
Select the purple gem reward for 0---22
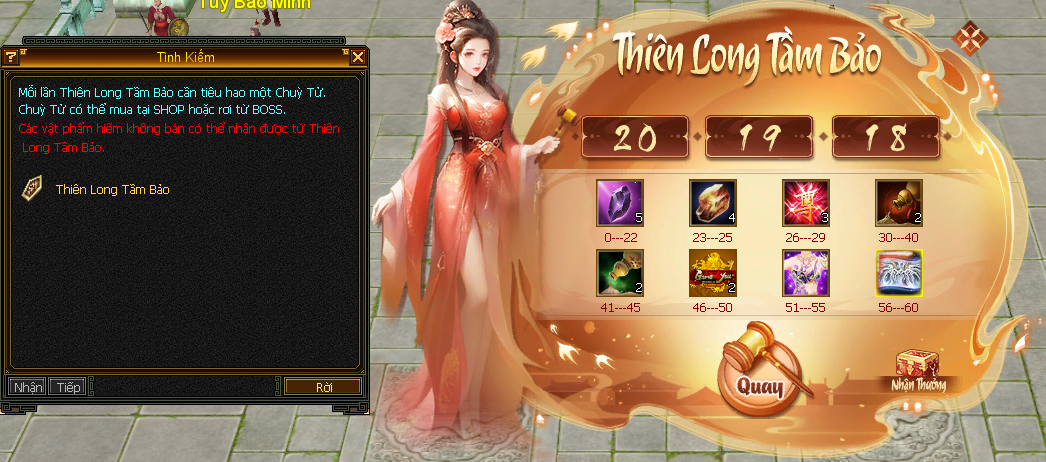[619, 203]
